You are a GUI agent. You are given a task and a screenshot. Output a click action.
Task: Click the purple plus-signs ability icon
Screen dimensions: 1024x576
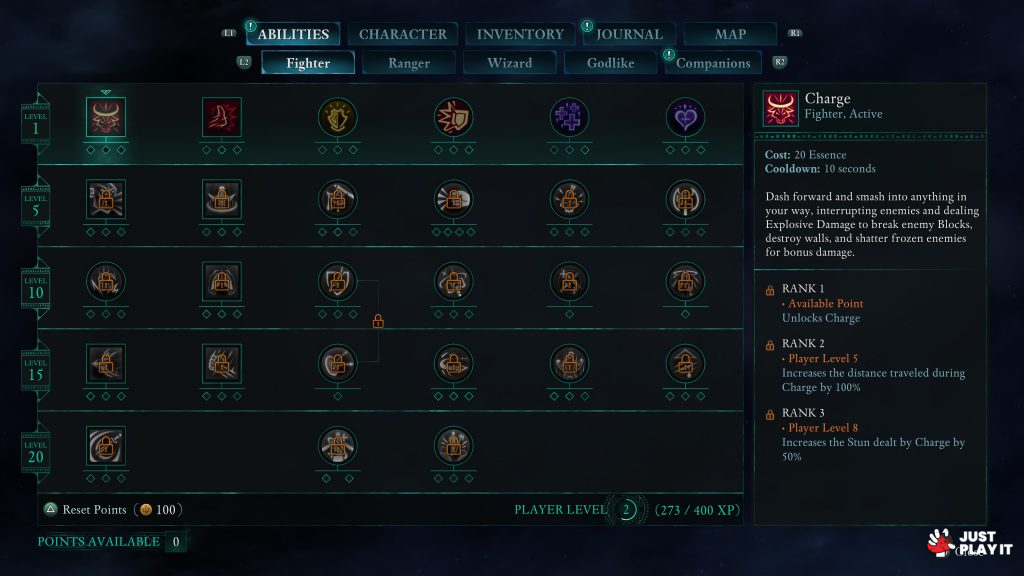click(570, 117)
